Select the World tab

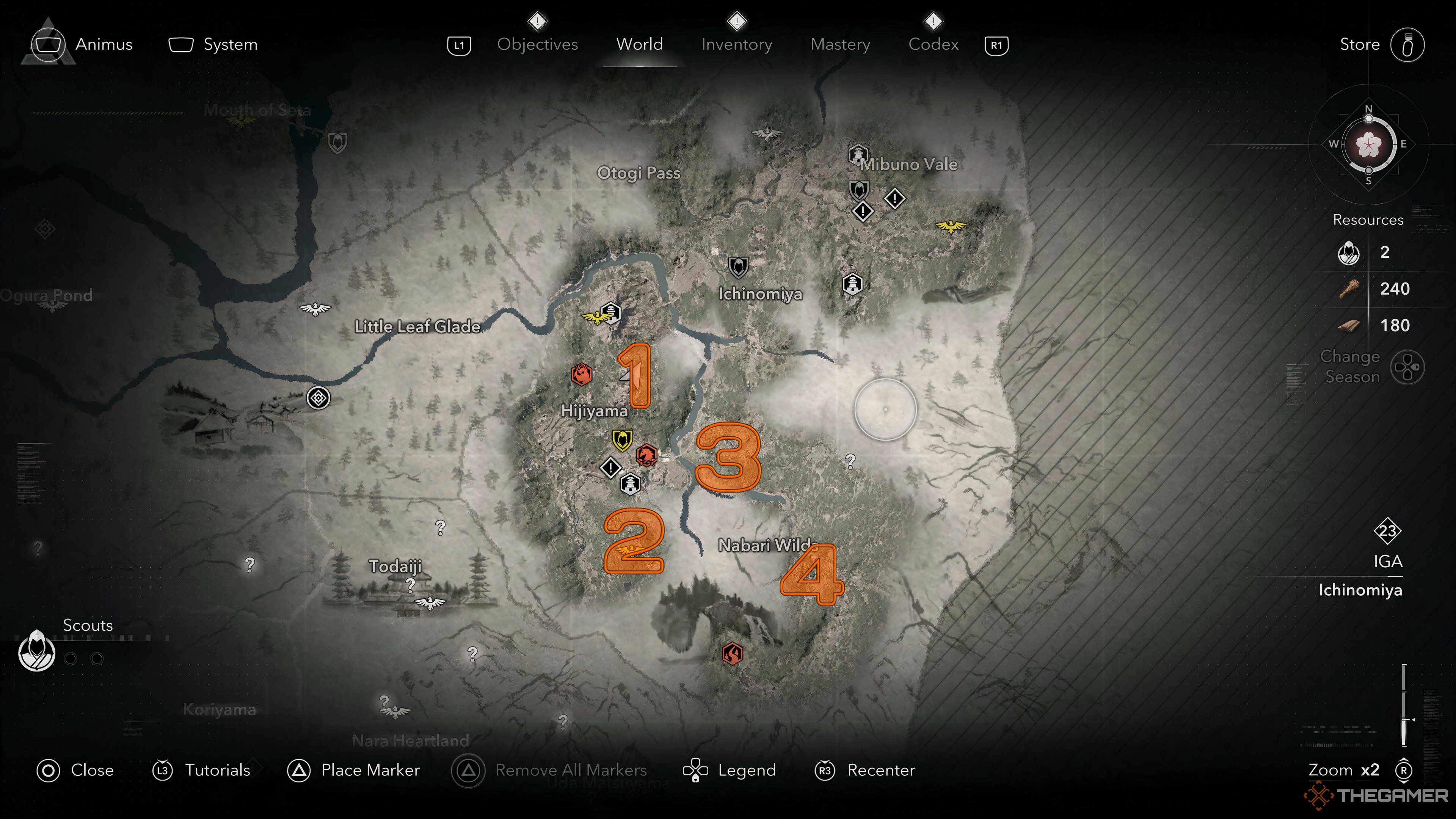point(639,44)
